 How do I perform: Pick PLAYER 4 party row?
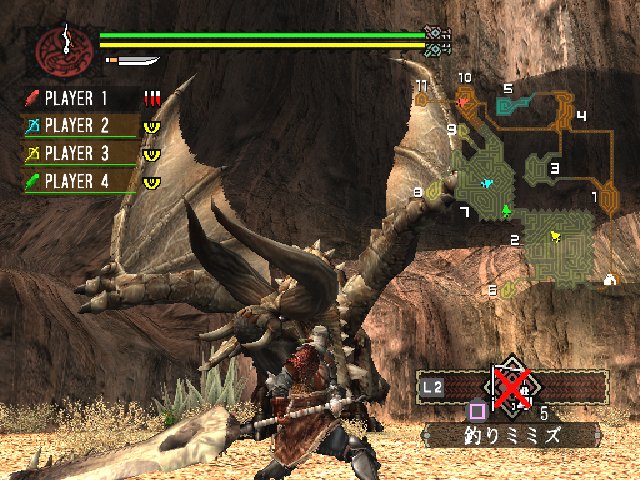click(80, 182)
